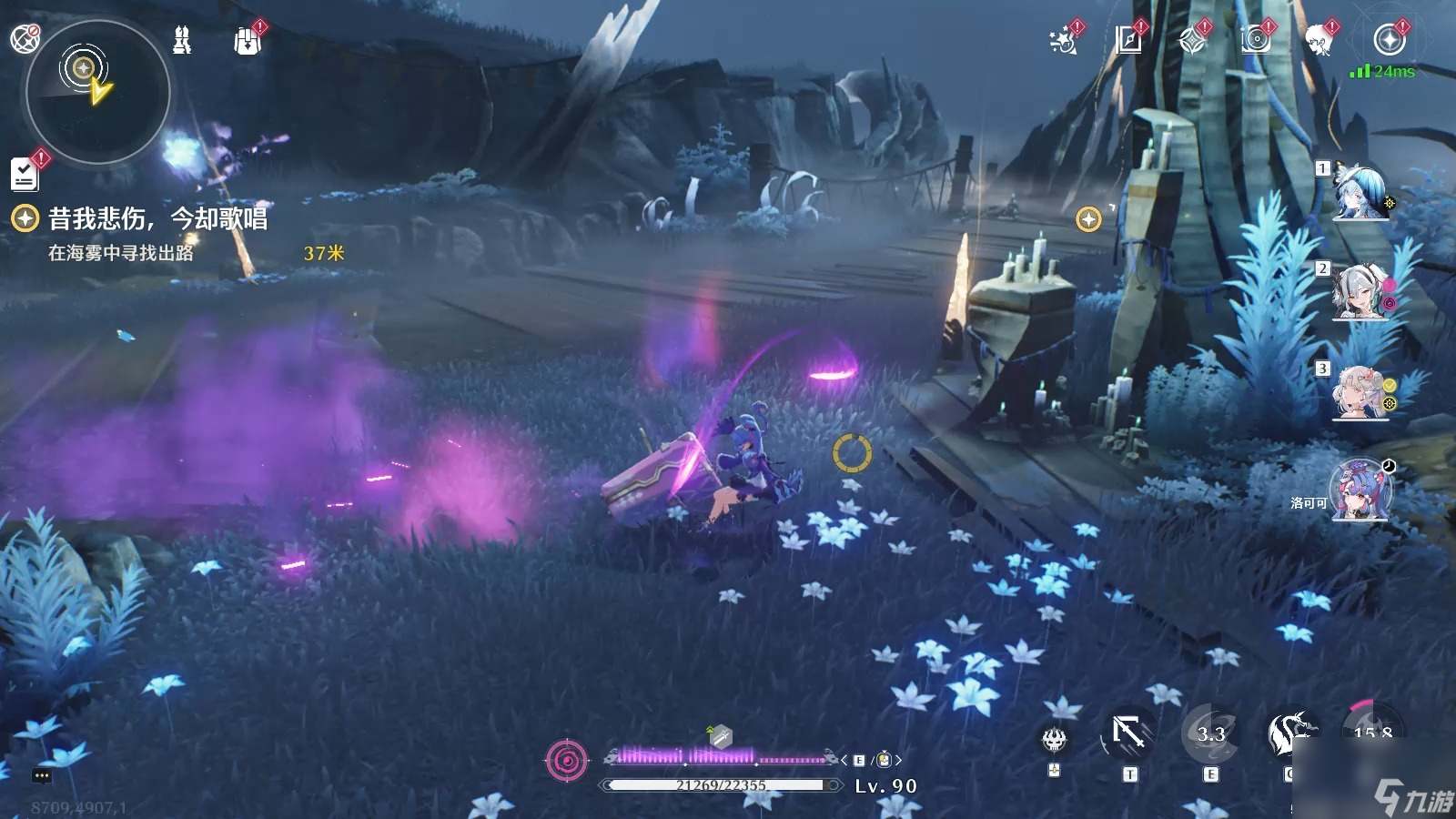The width and height of the screenshot is (1456, 819).
Task: Activate the skull echo ability icon
Action: point(1054,740)
